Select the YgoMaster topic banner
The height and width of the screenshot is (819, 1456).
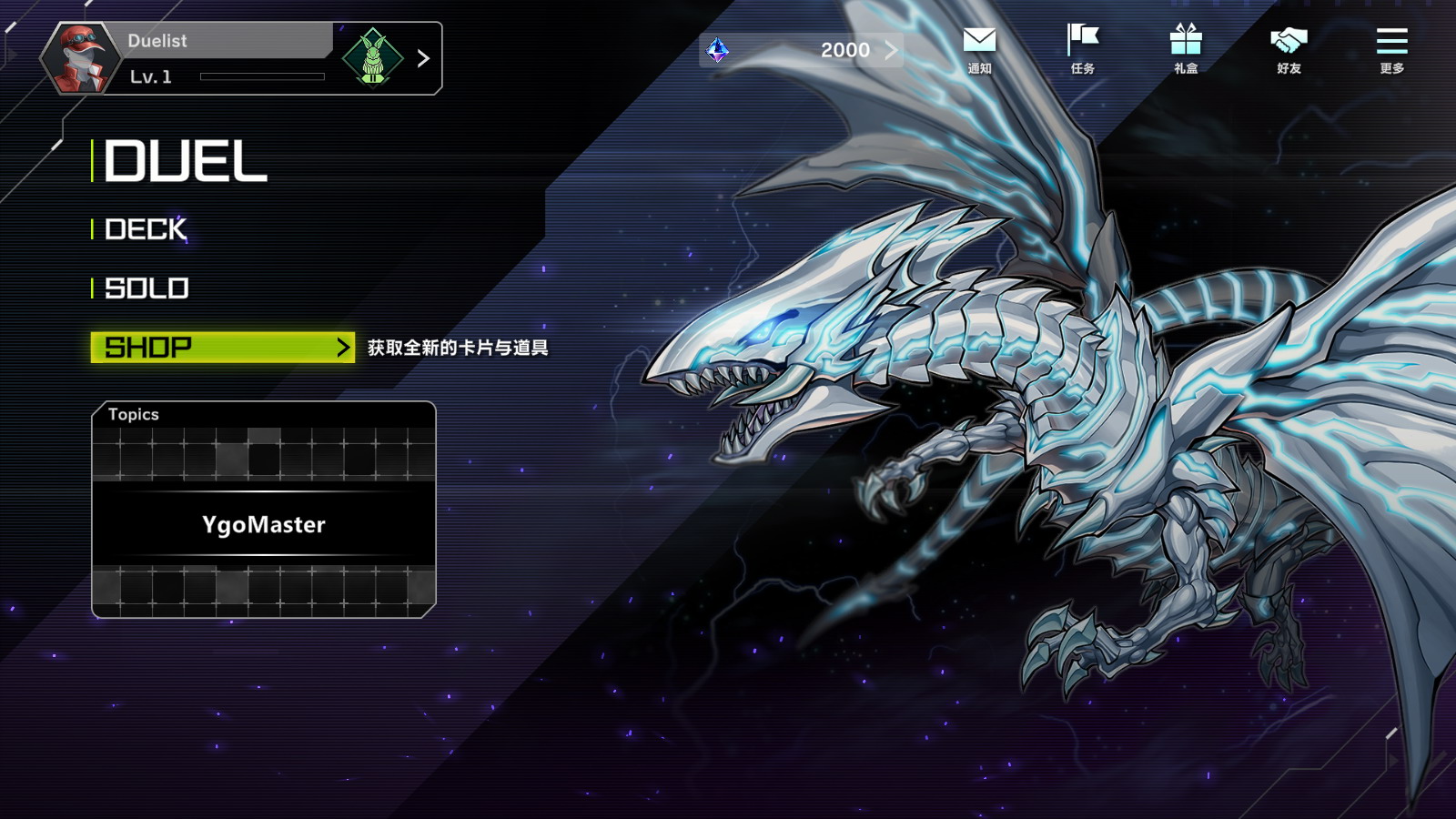point(264,524)
